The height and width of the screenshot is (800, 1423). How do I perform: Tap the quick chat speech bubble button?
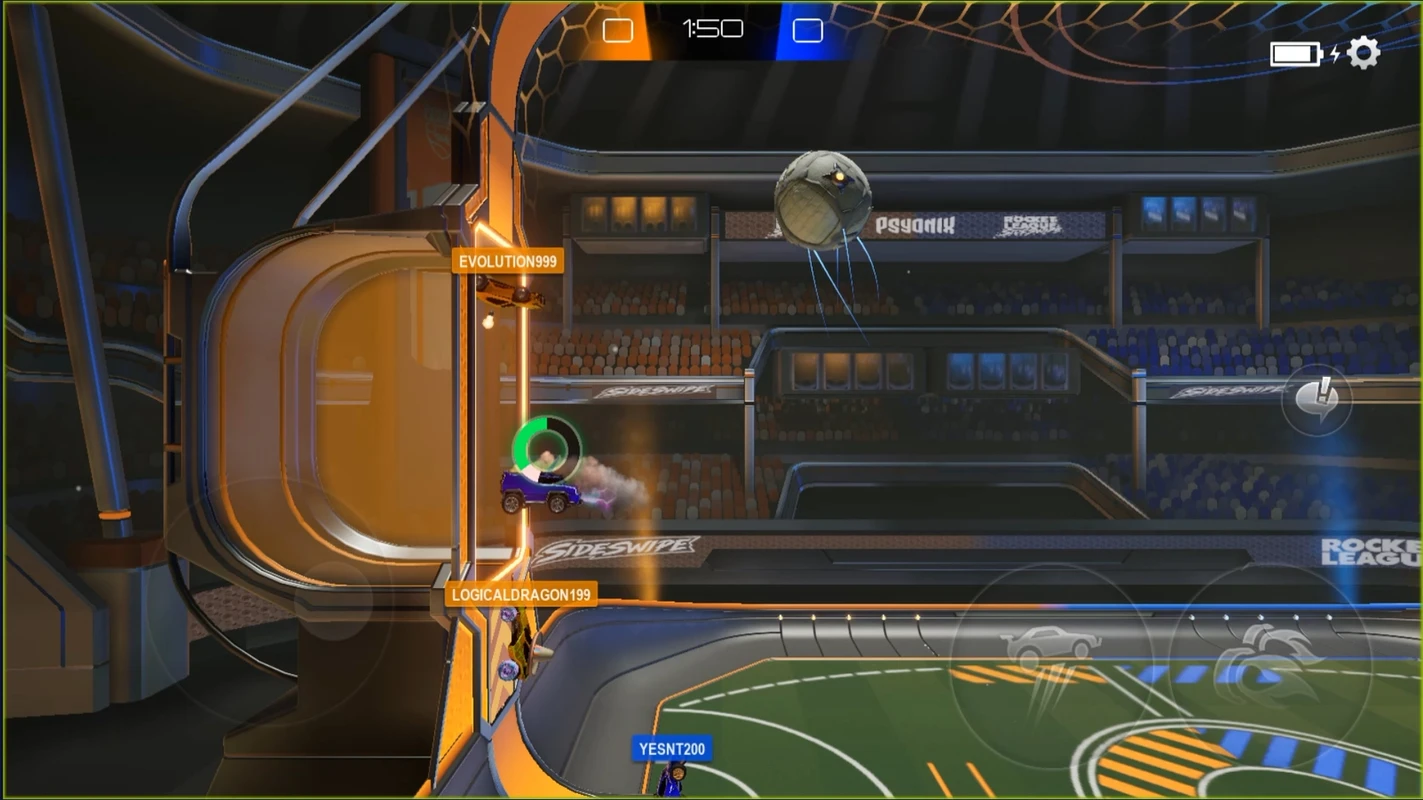click(1316, 399)
